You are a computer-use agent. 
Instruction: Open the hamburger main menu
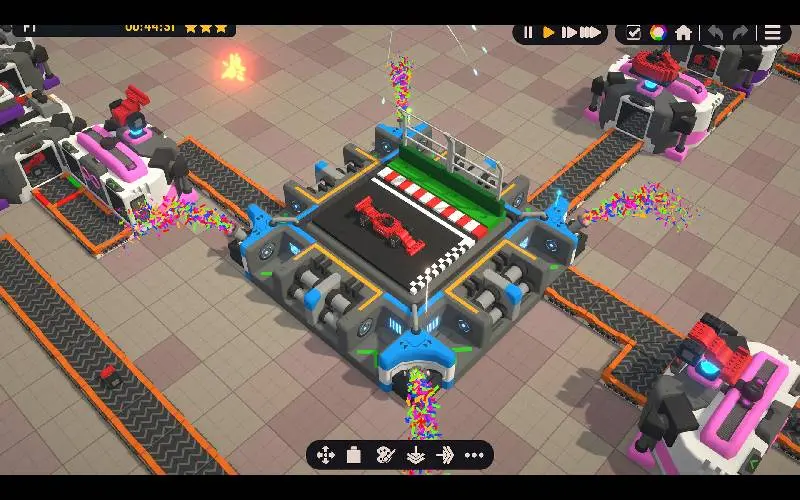coord(773,32)
